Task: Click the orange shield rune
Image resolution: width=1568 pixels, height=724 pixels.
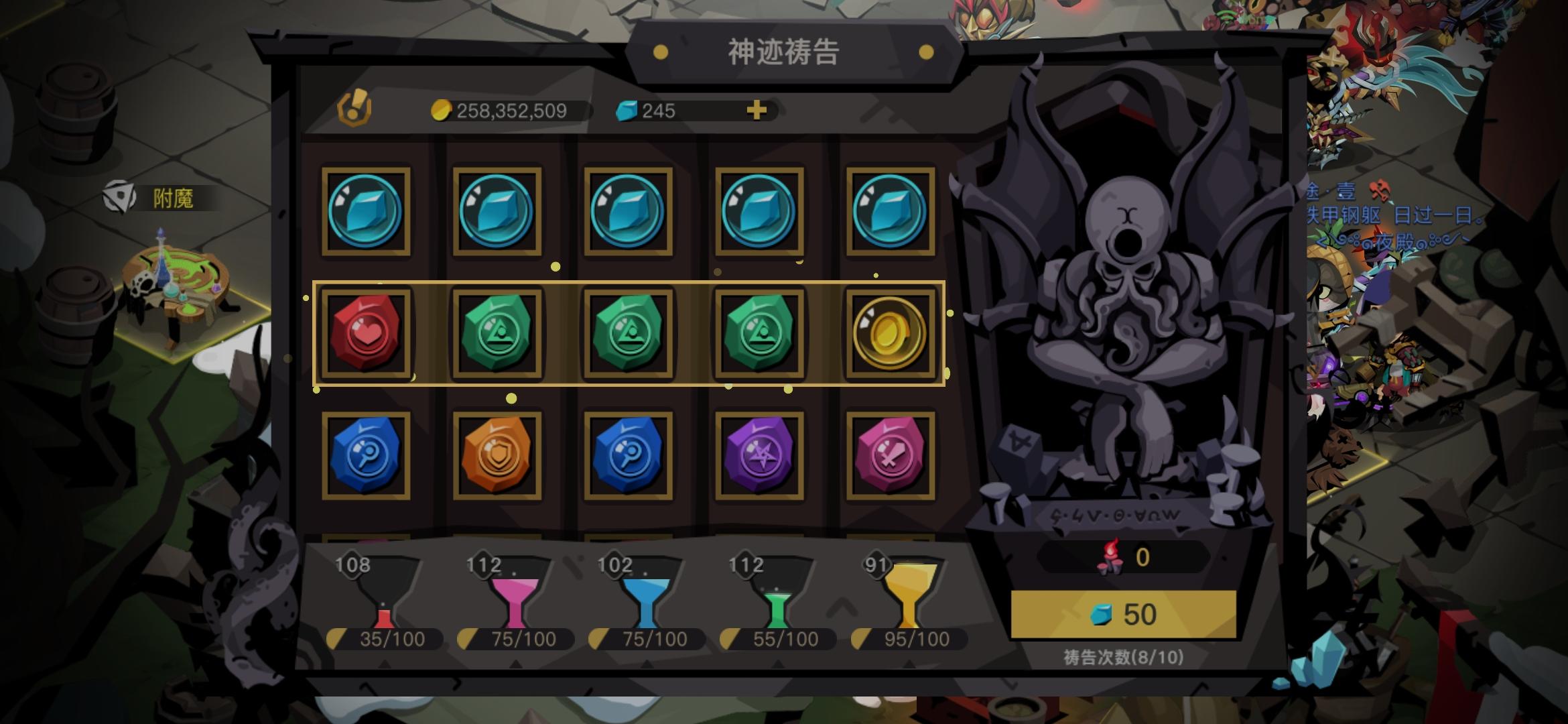Action: pyautogui.click(x=499, y=455)
